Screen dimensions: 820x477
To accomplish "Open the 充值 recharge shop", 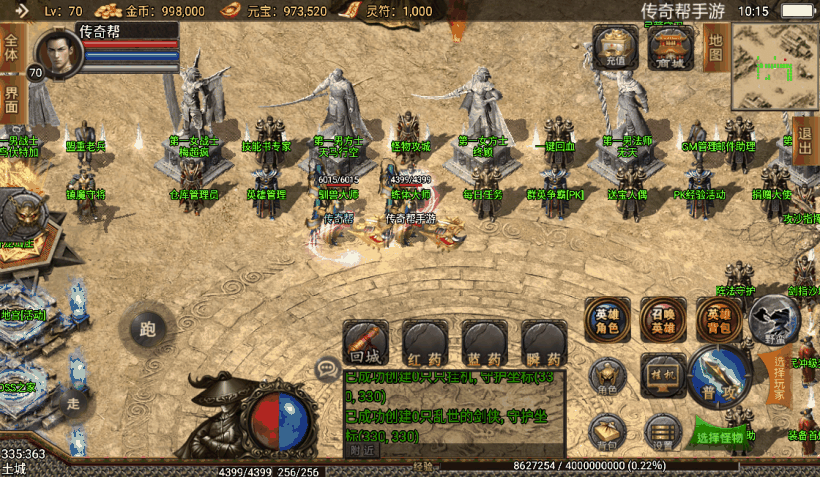I will click(x=615, y=47).
